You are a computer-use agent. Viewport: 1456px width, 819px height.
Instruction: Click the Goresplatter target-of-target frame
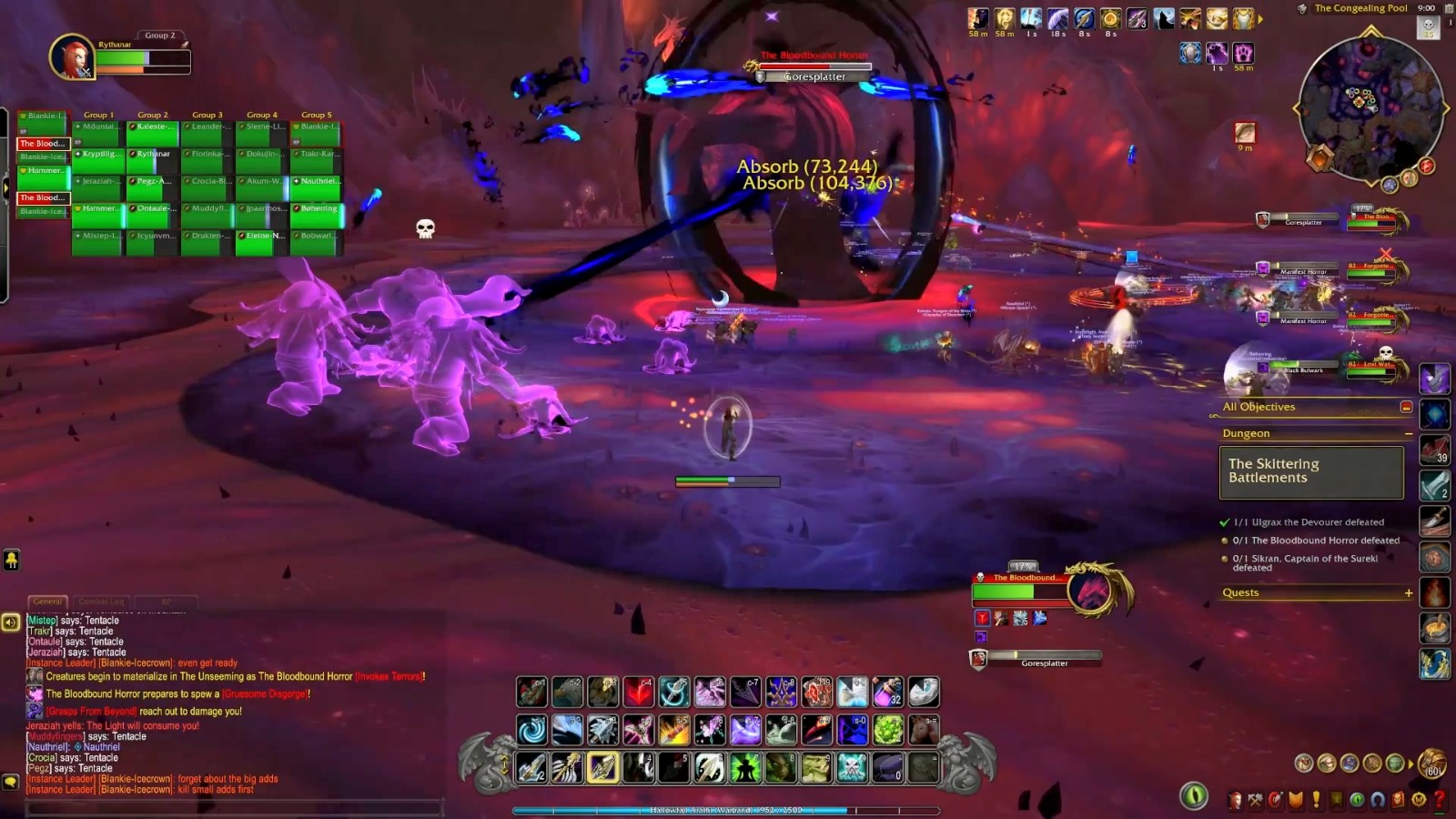(1042, 657)
